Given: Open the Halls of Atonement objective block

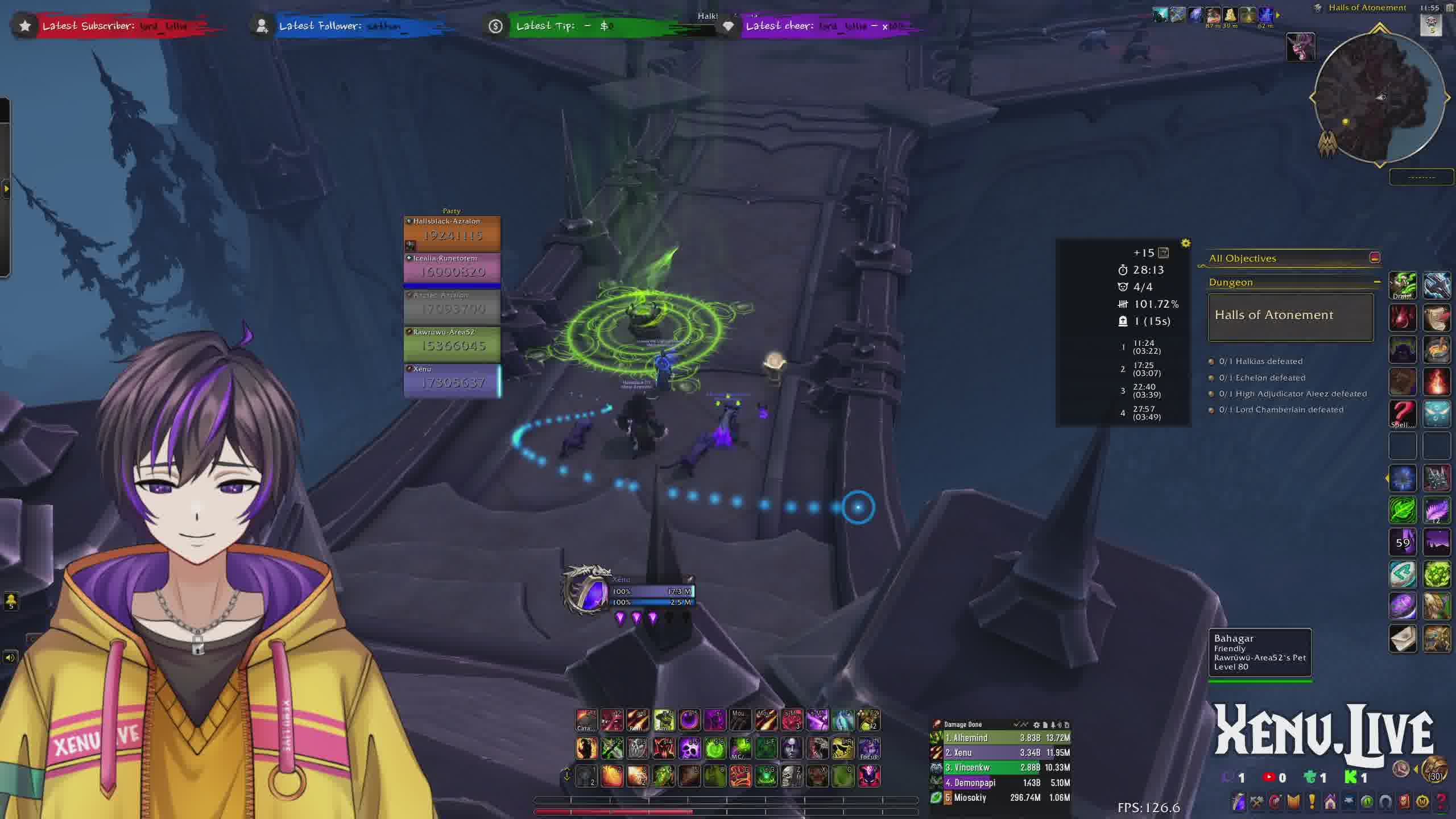Looking at the screenshot, I should coord(1290,316).
